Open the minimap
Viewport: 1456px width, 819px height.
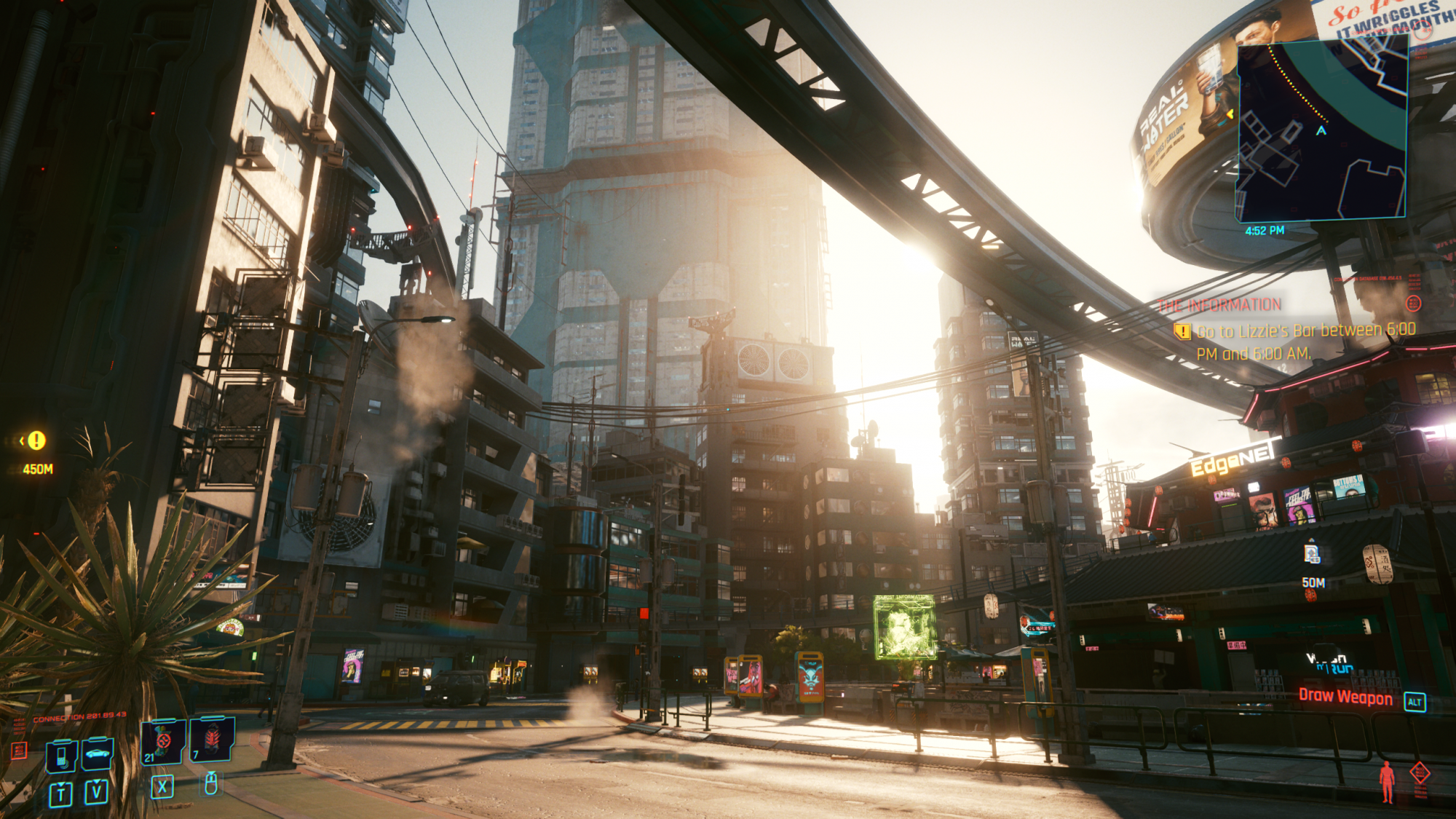(x=1321, y=129)
